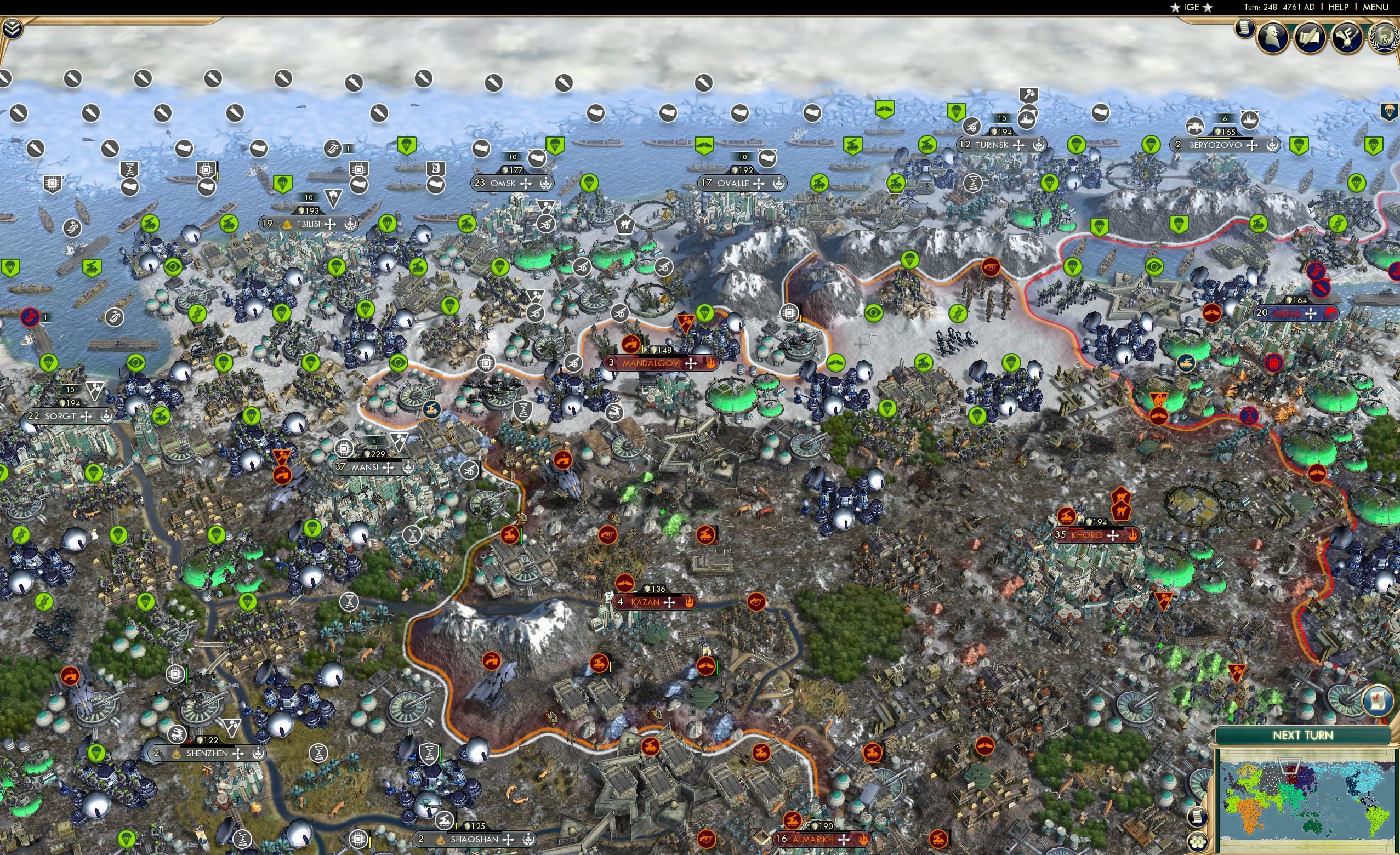Expand the double-chevron flyout at top-left corner
Screen dimensions: 1400x855
coord(13,30)
